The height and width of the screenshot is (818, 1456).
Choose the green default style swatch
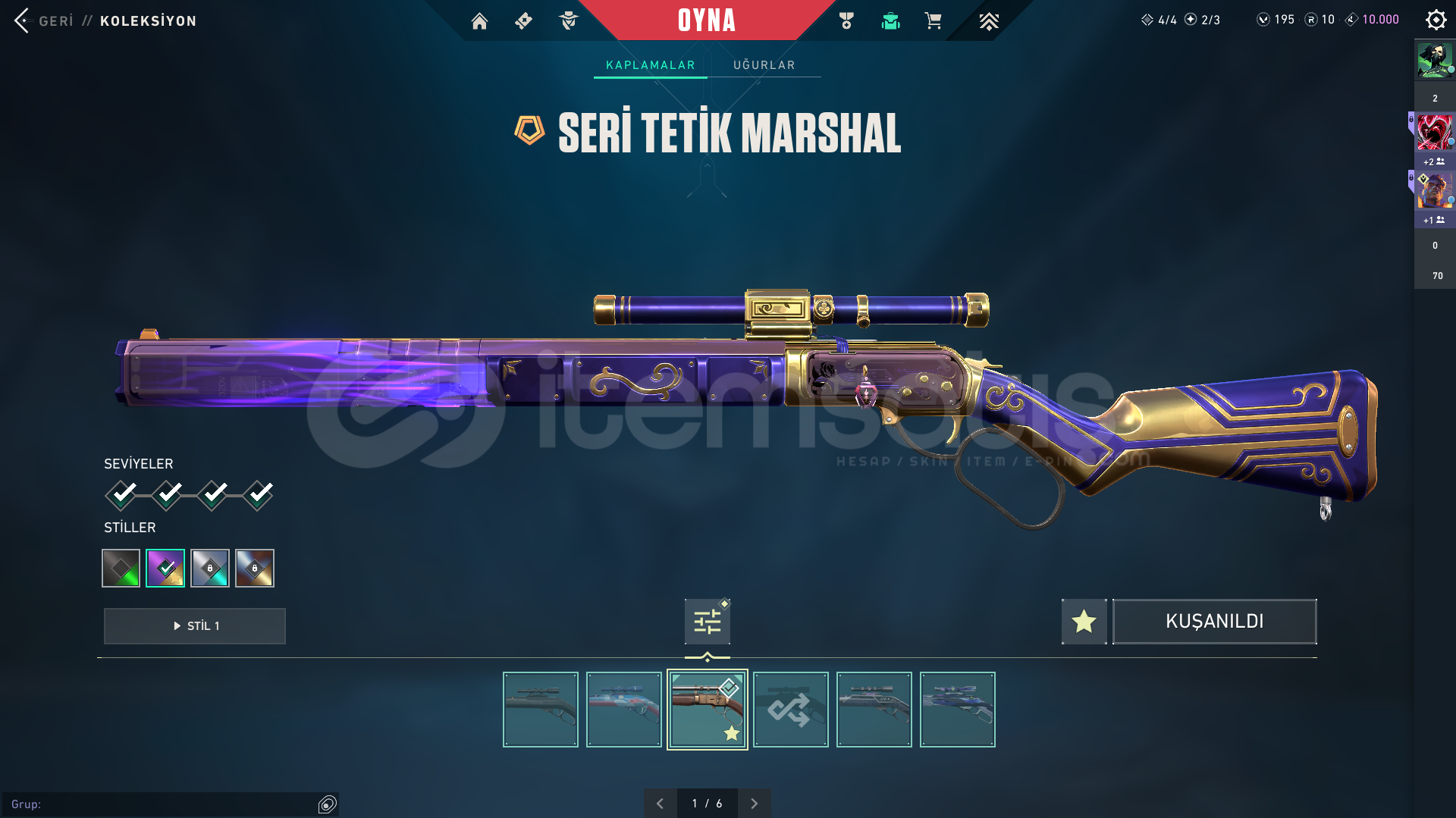pyautogui.click(x=121, y=568)
